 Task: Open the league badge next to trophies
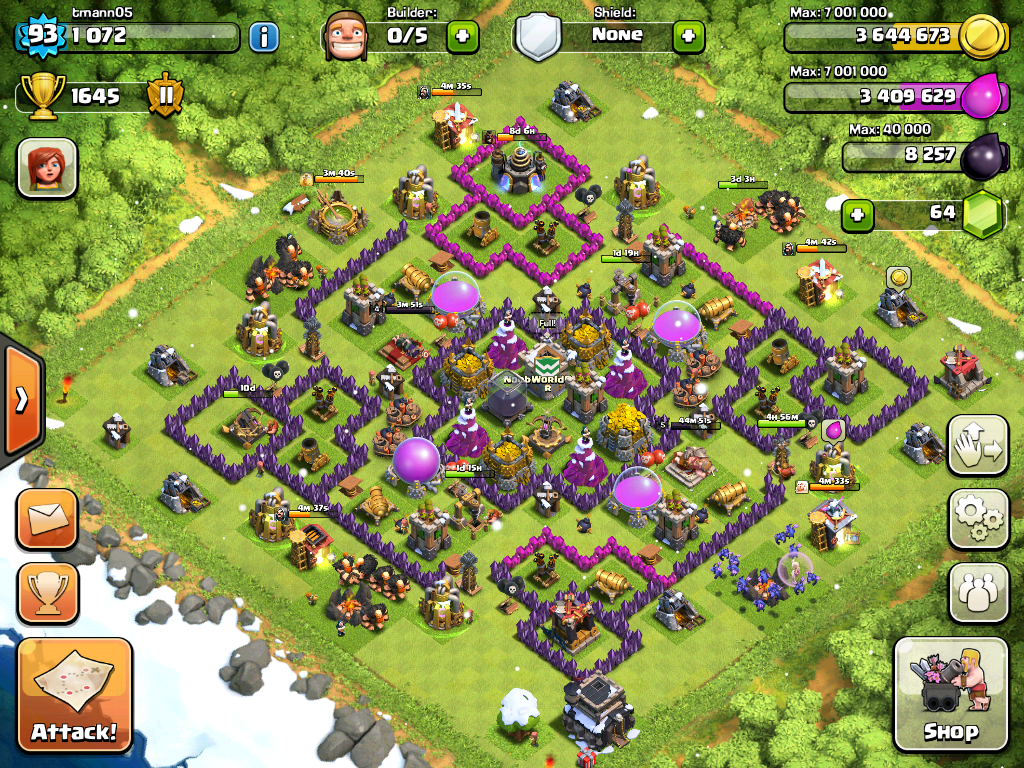[164, 96]
